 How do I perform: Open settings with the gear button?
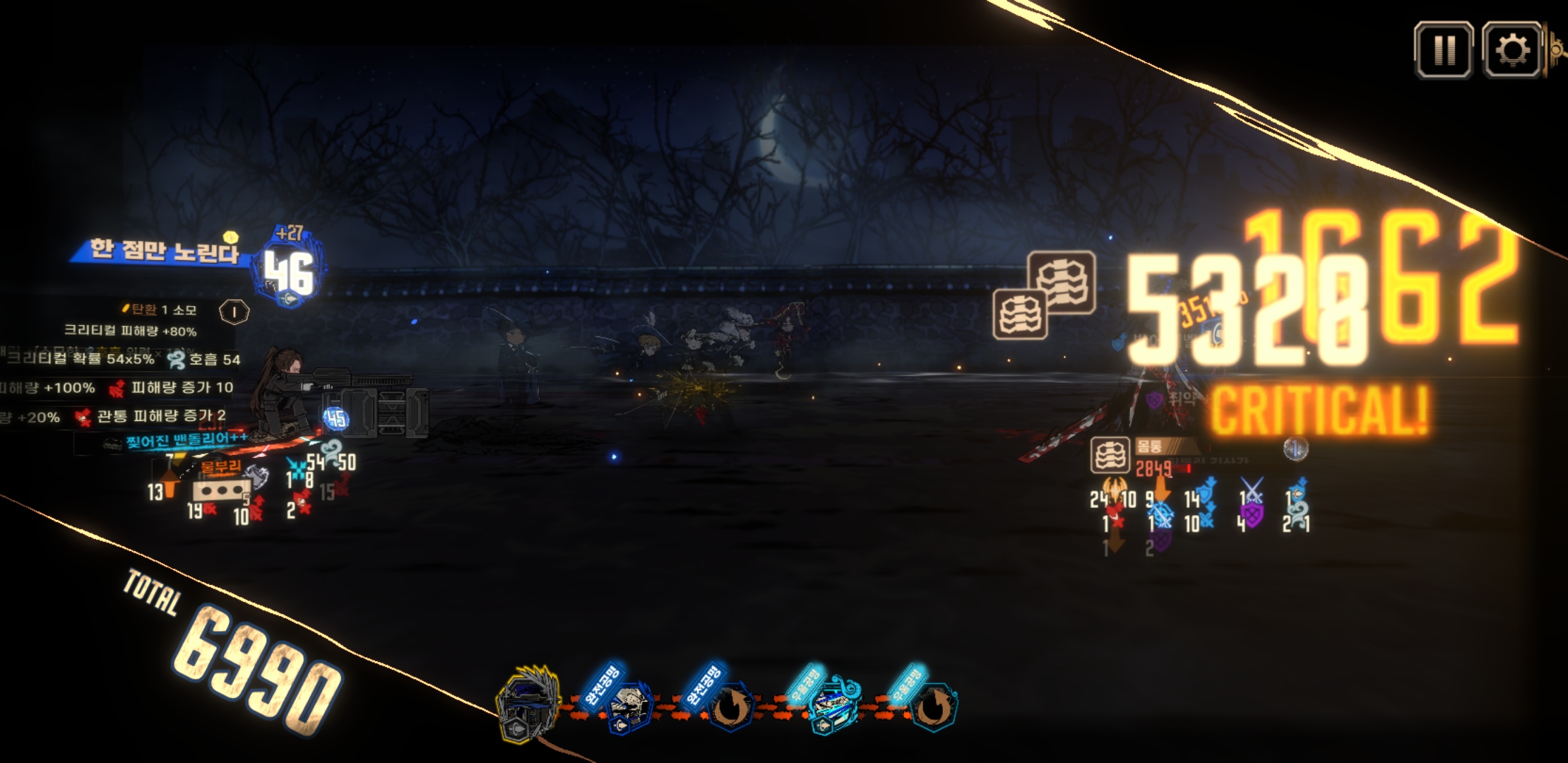click(x=1511, y=50)
